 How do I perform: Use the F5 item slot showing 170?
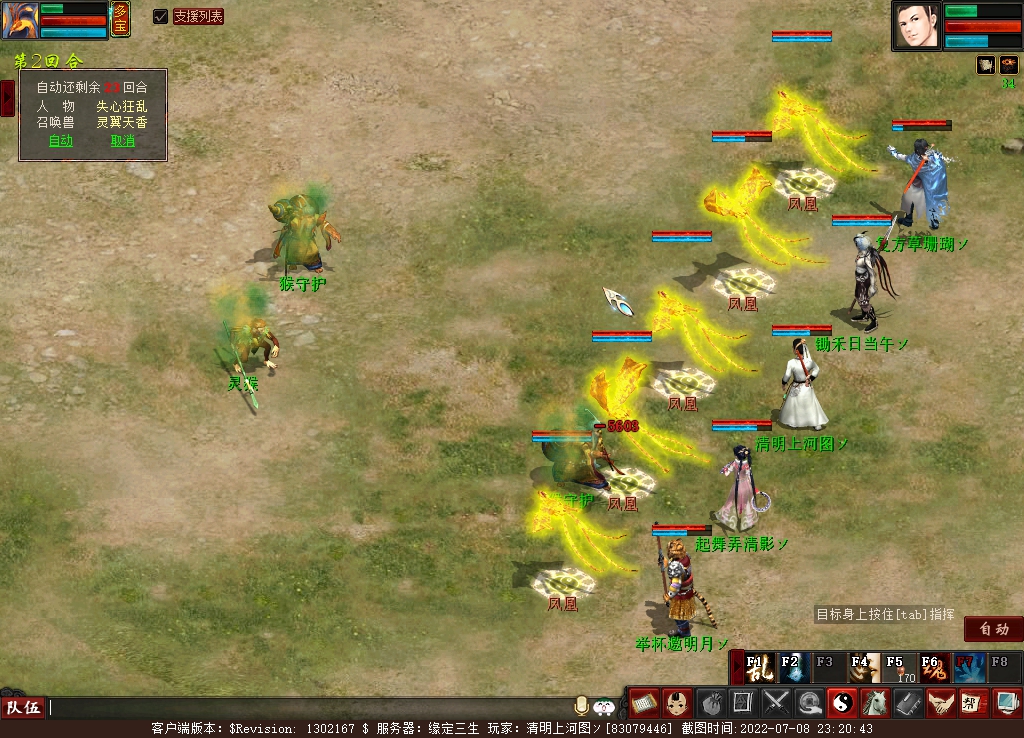point(899,668)
